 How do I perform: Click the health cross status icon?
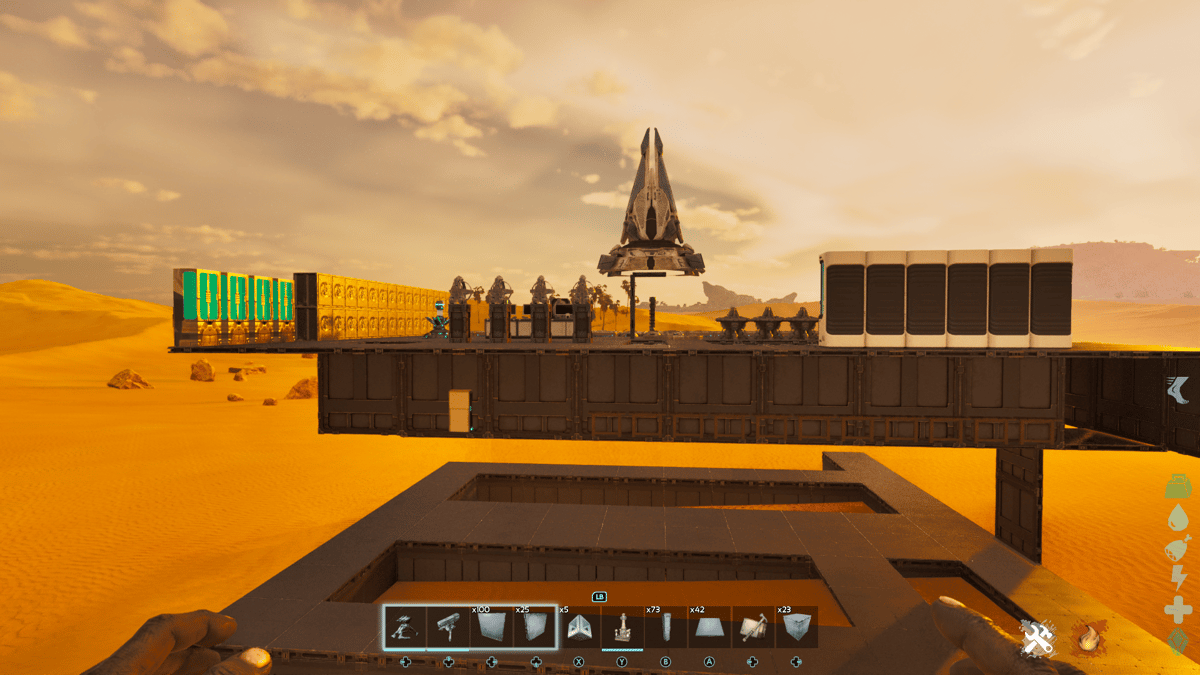tap(1178, 609)
